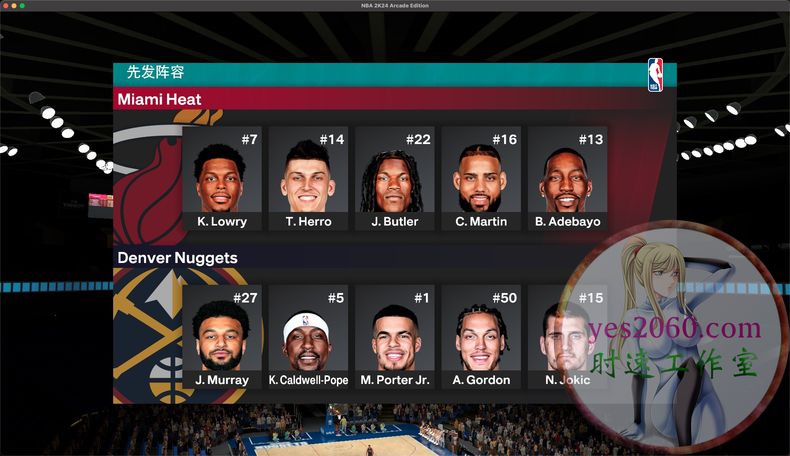Select A. Gordon's #50 card

(481, 337)
